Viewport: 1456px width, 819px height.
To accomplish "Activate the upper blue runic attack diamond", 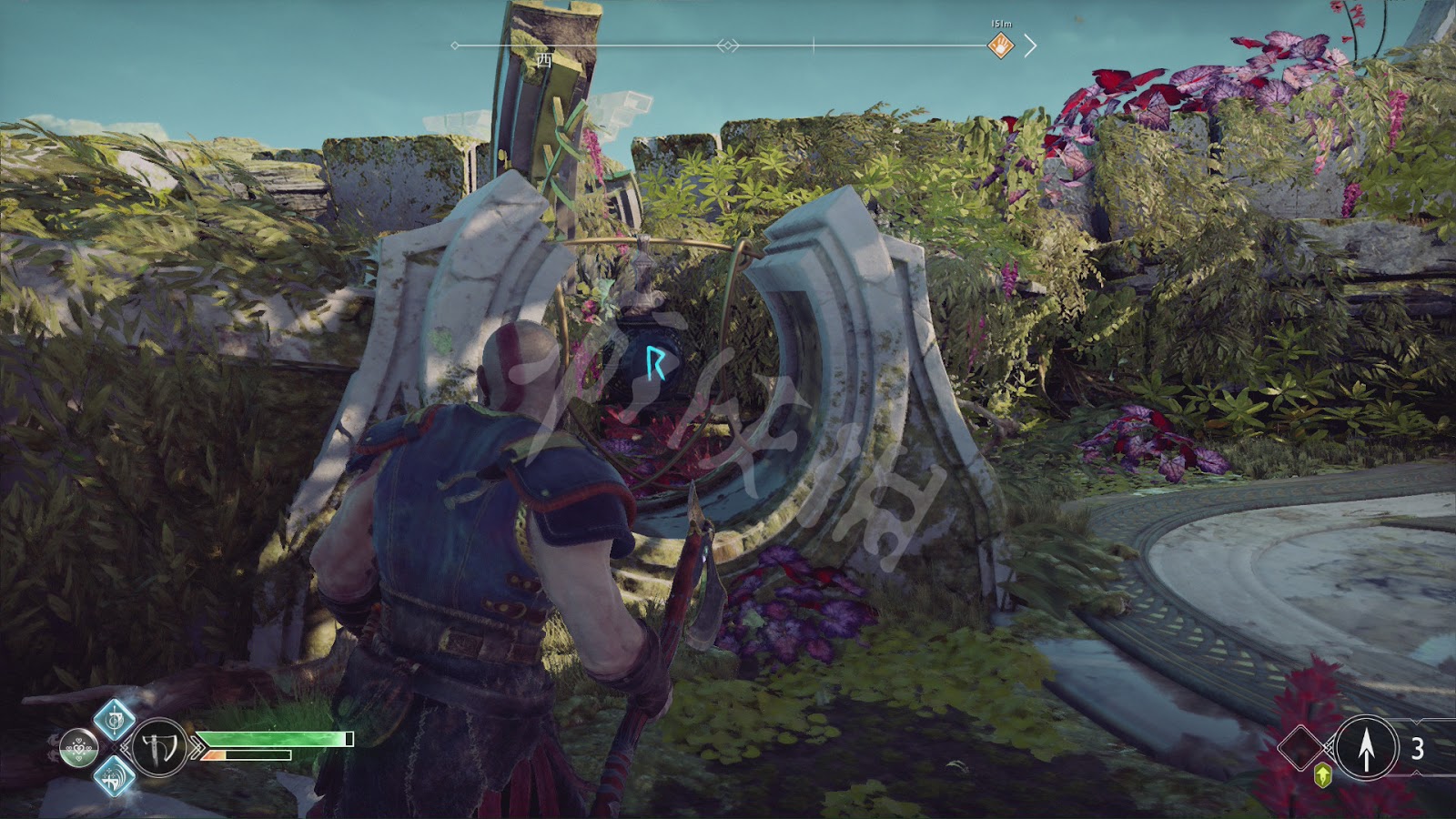I will point(115,722).
